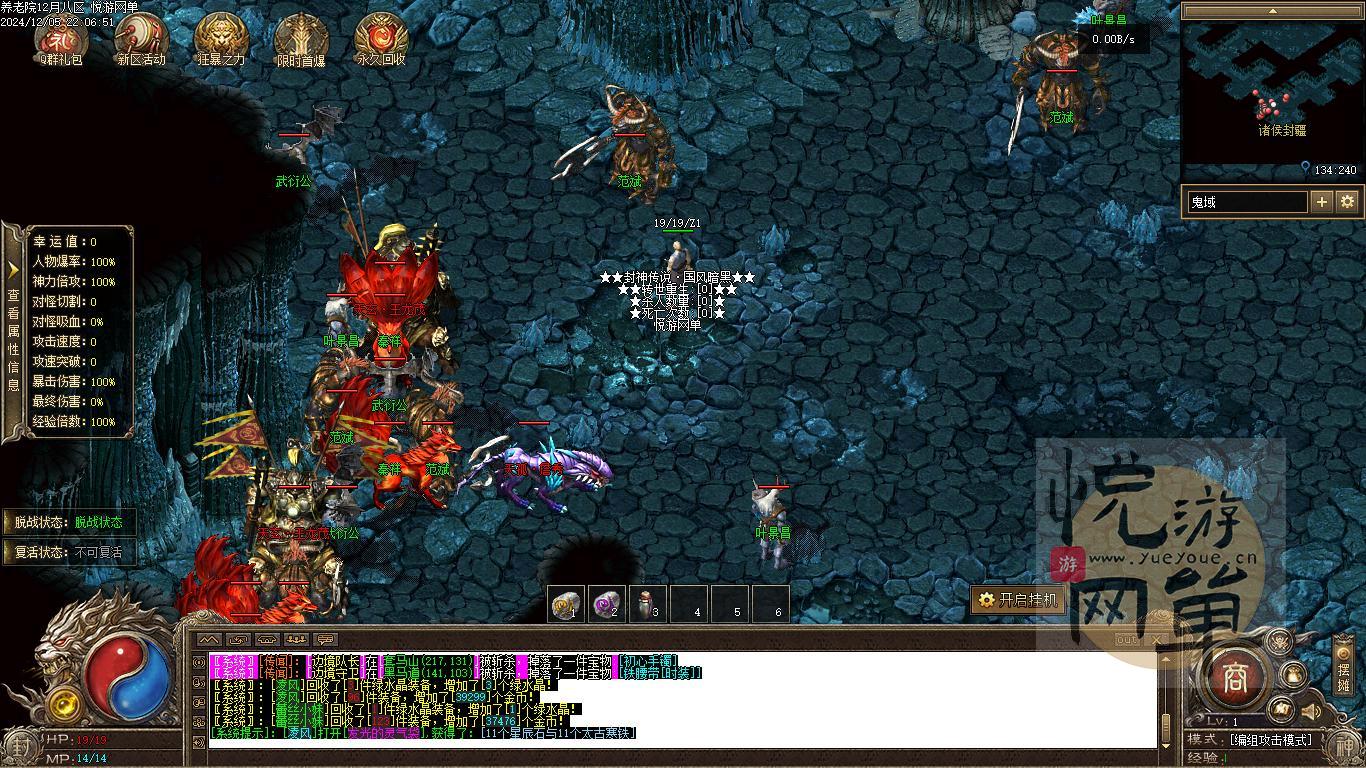This screenshot has height=768, width=1366.
Task: Open minimap settings gear
Action: pos(1347,202)
